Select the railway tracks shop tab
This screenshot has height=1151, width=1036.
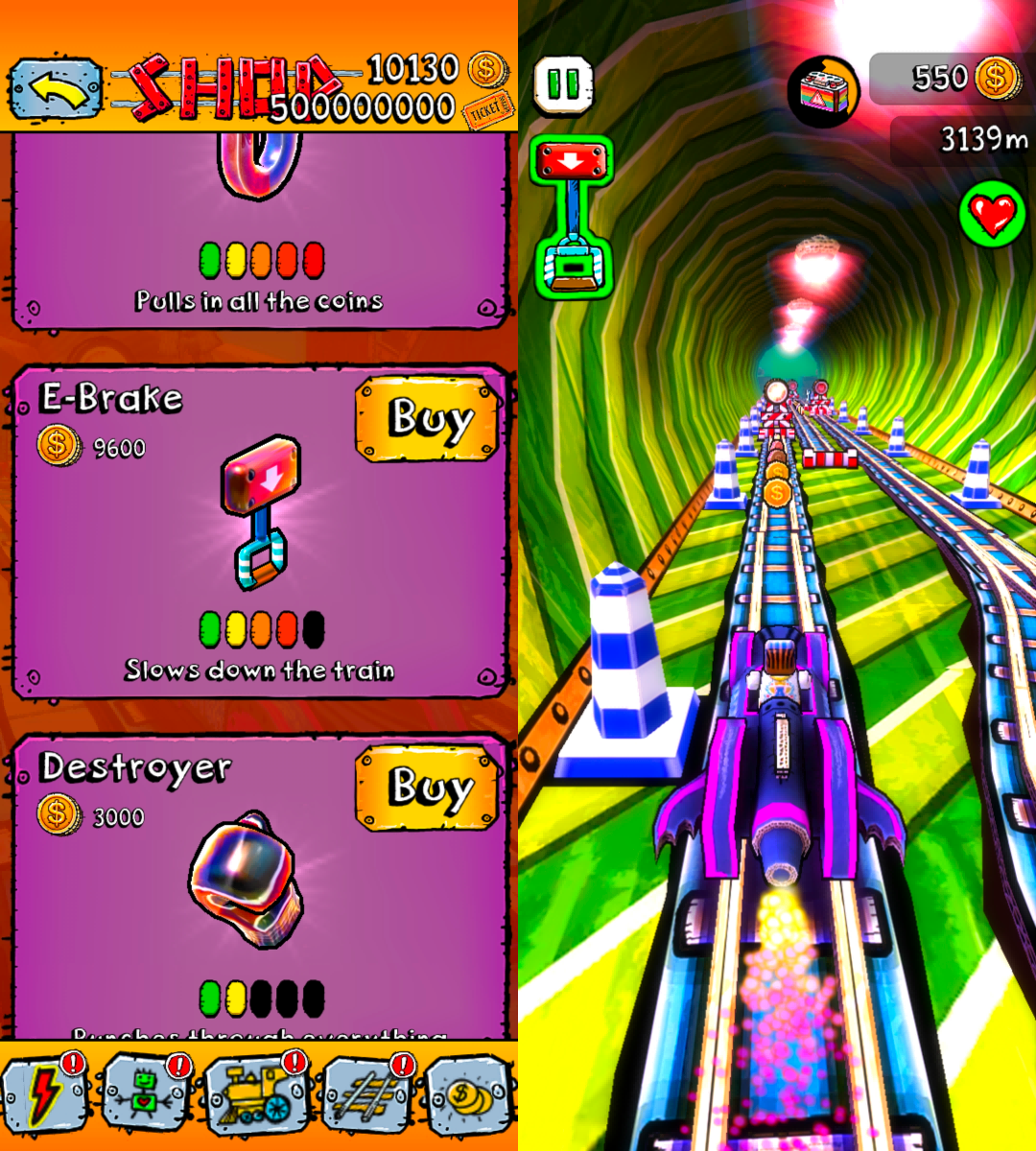point(367,1094)
